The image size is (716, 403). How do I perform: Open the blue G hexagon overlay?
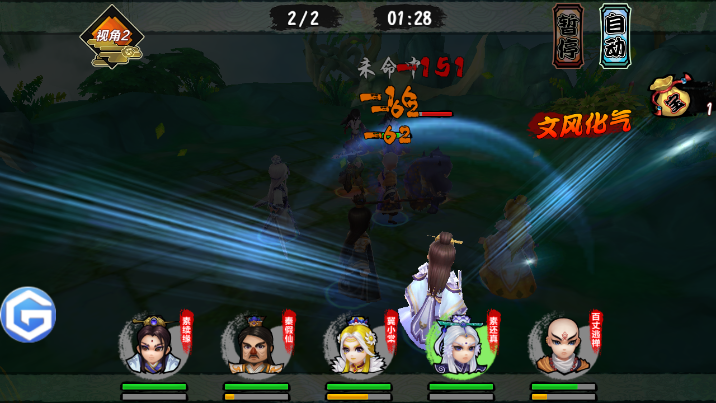(x=28, y=315)
